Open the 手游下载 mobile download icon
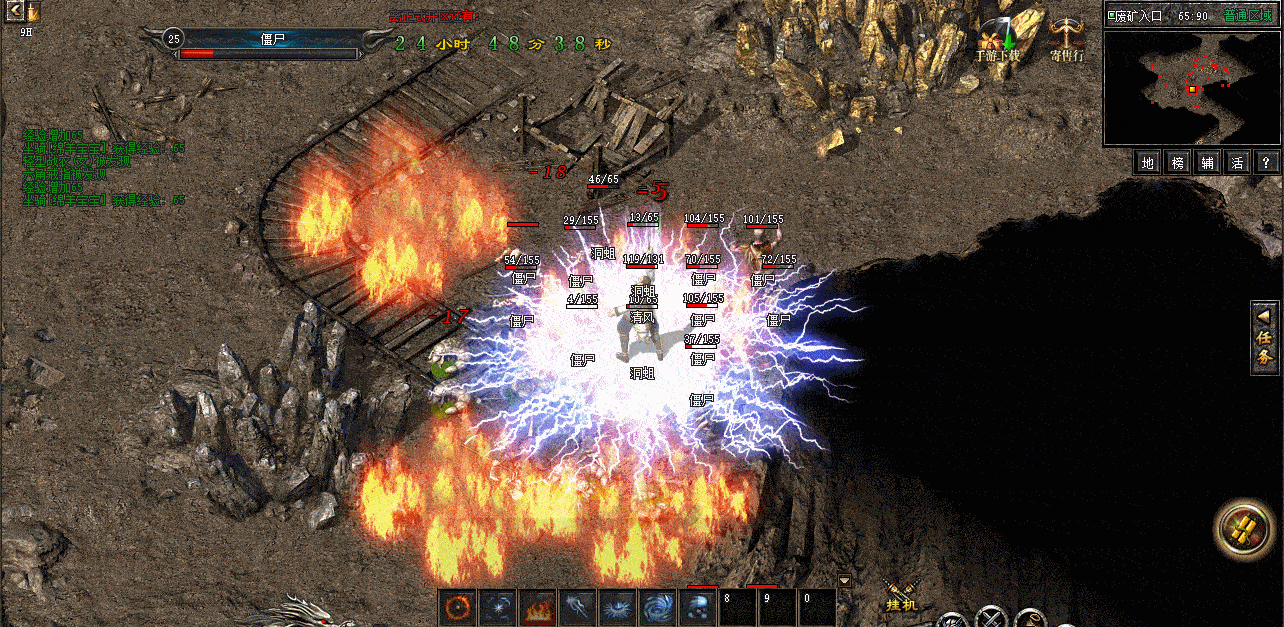The width and height of the screenshot is (1284, 627). [998, 41]
